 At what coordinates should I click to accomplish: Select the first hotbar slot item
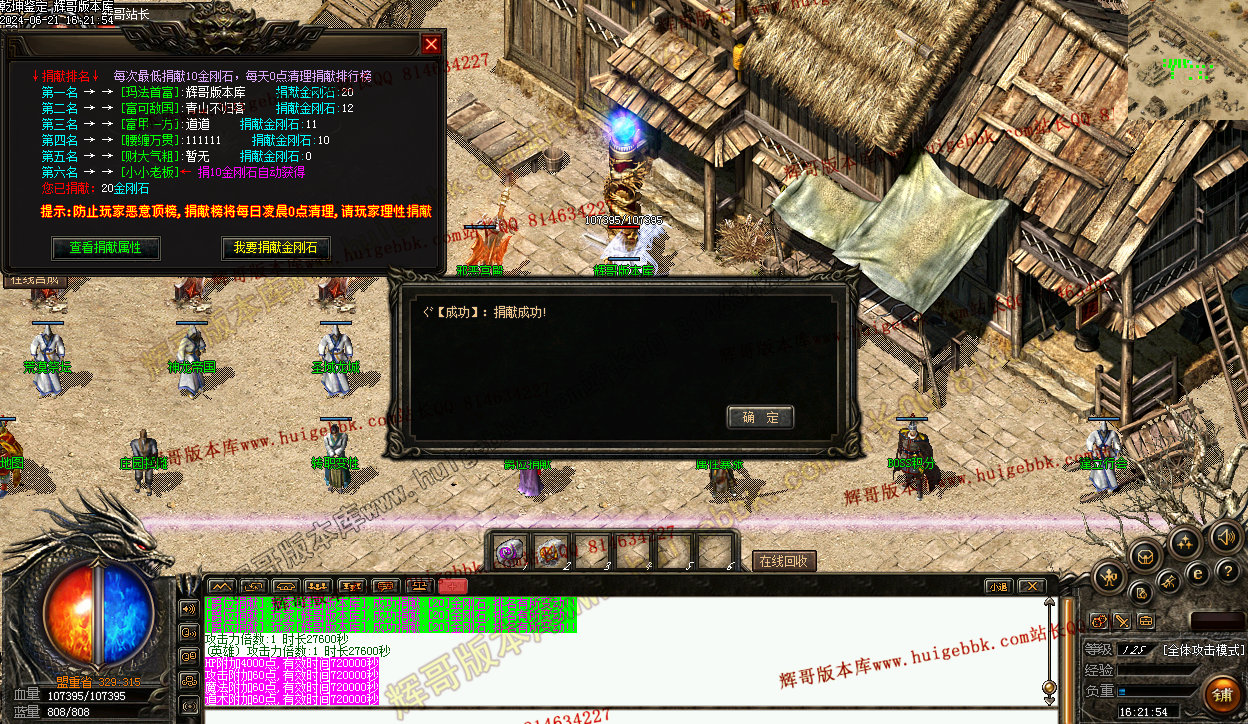pos(511,551)
